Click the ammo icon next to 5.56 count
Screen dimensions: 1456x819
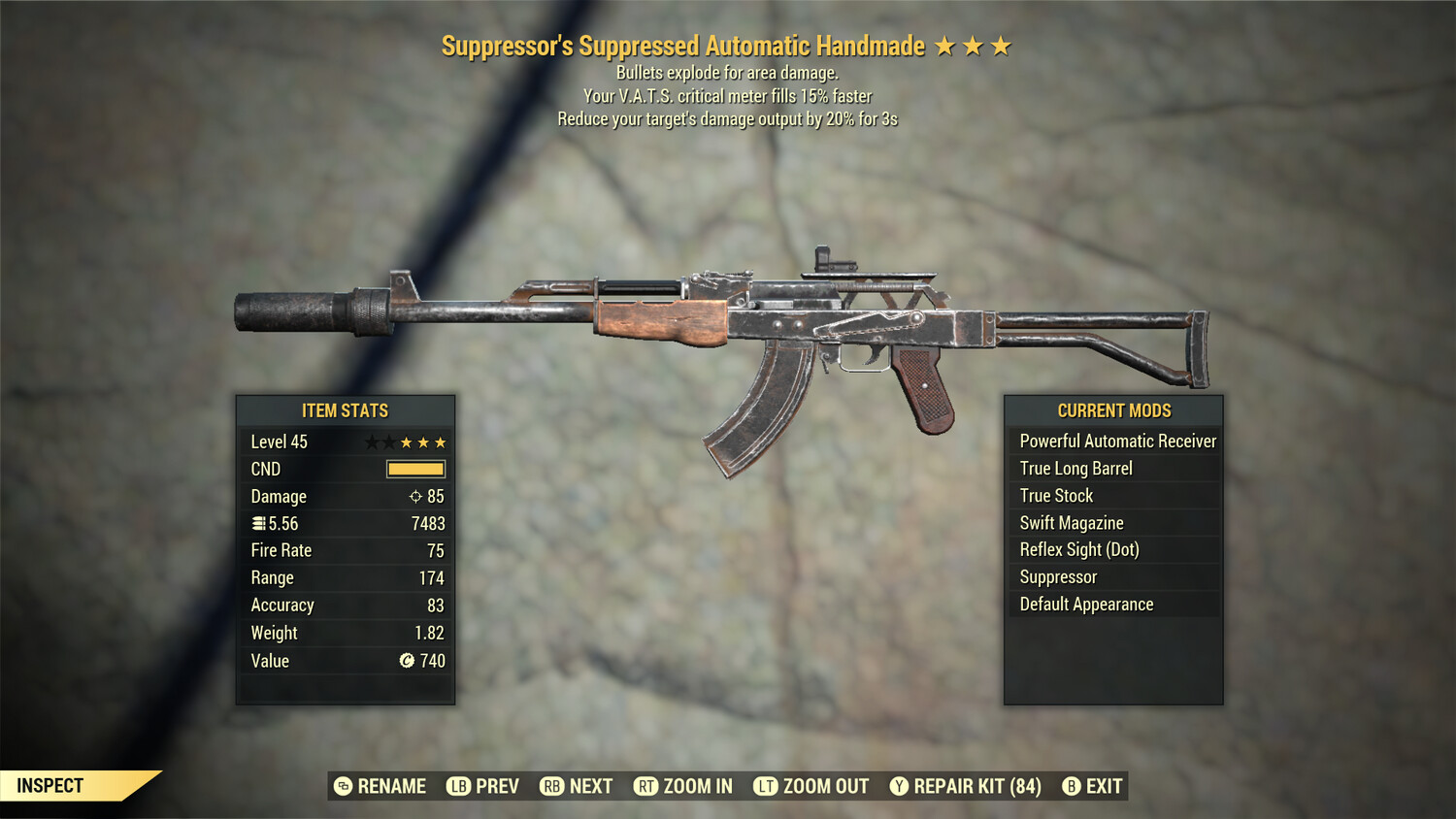257,523
